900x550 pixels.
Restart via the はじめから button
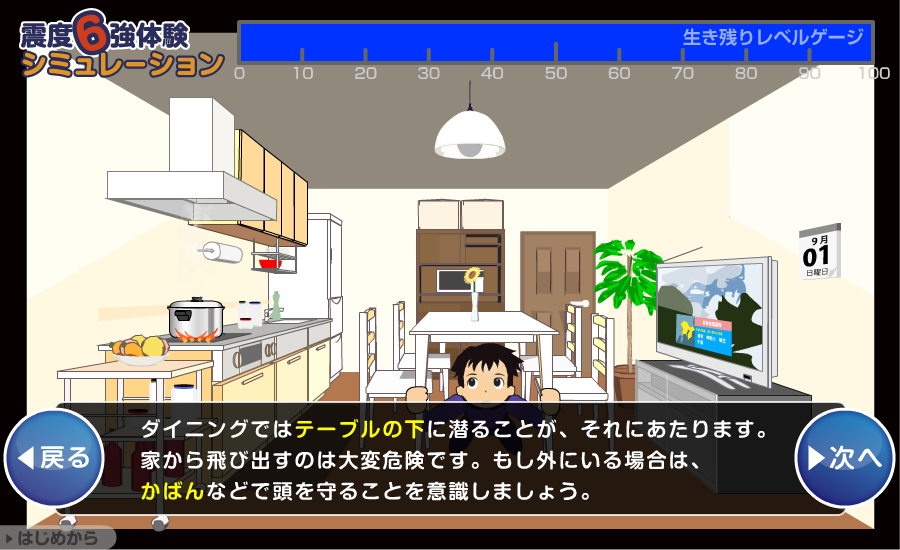coord(57,538)
